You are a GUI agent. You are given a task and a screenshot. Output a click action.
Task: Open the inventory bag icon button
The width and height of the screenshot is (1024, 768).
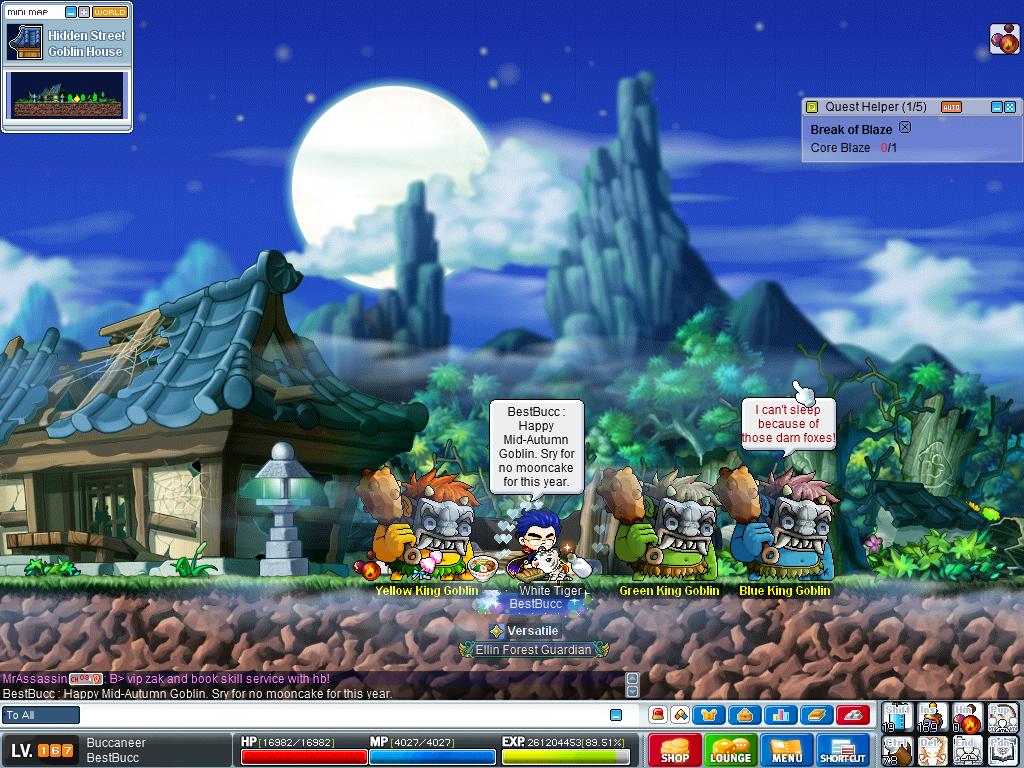(745, 715)
